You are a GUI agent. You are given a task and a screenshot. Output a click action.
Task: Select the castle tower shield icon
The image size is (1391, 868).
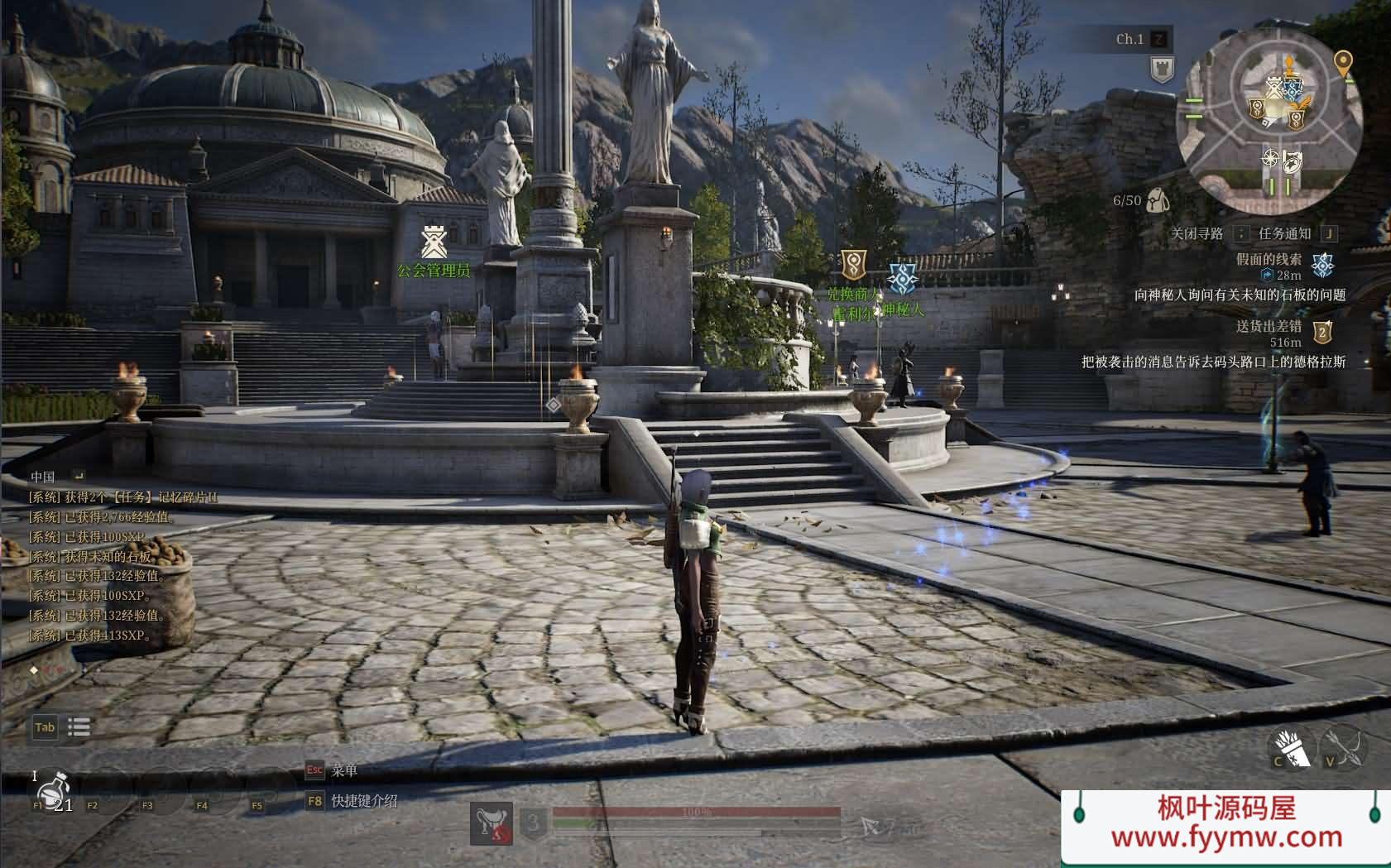point(1162,69)
